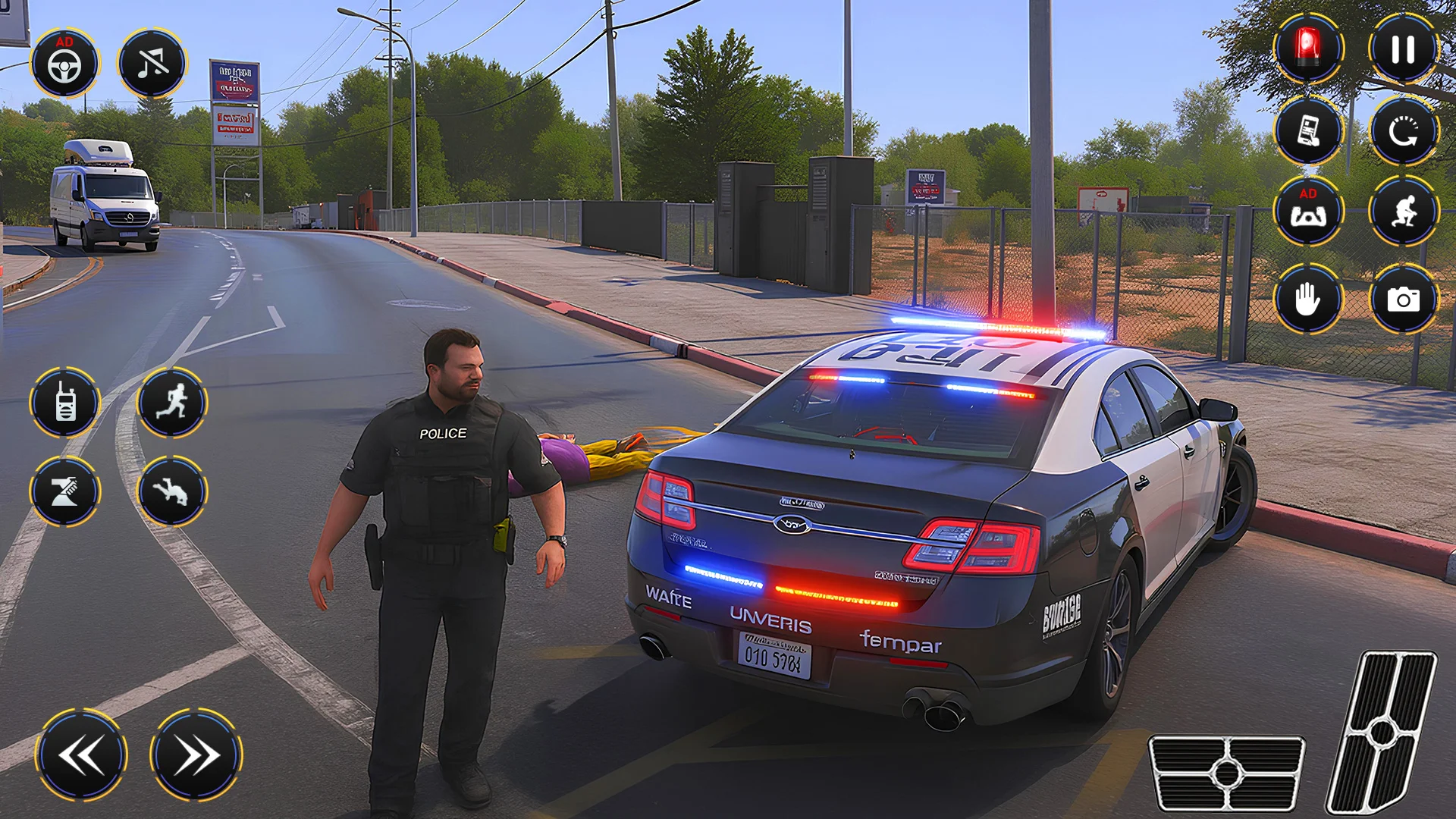Open the handheld phone icon
The width and height of the screenshot is (1456, 819).
coord(1308,131)
